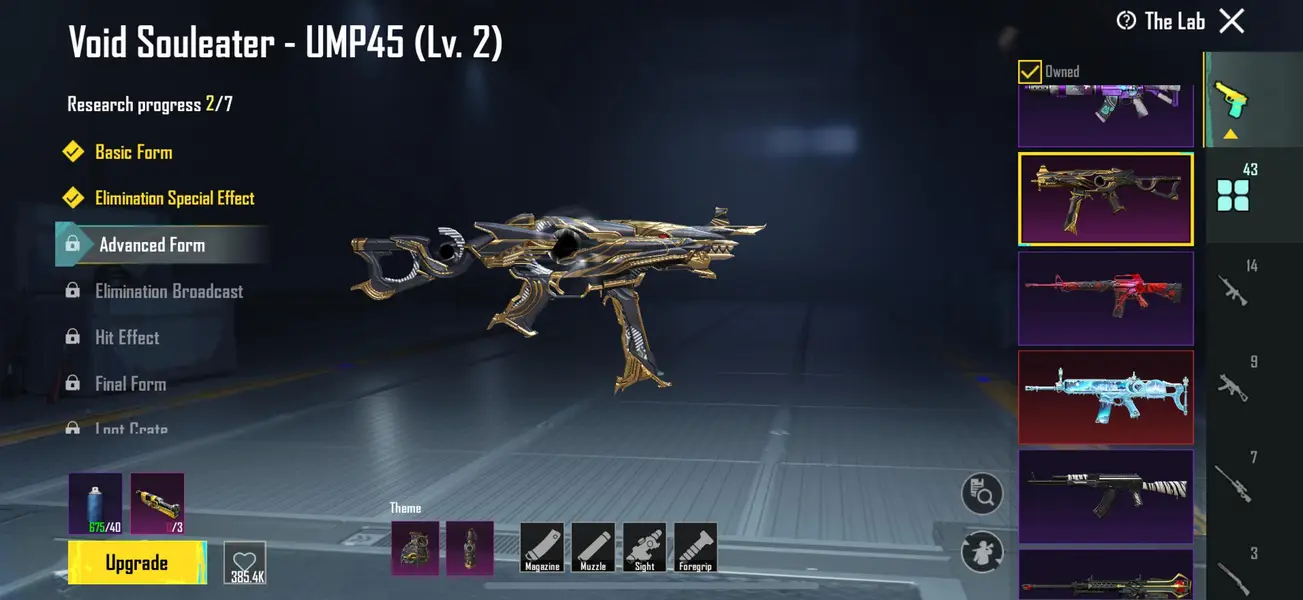This screenshot has width=1303, height=600.
Task: Select the gold Void Souleater UMP45 thumbnail
Action: tap(1105, 199)
